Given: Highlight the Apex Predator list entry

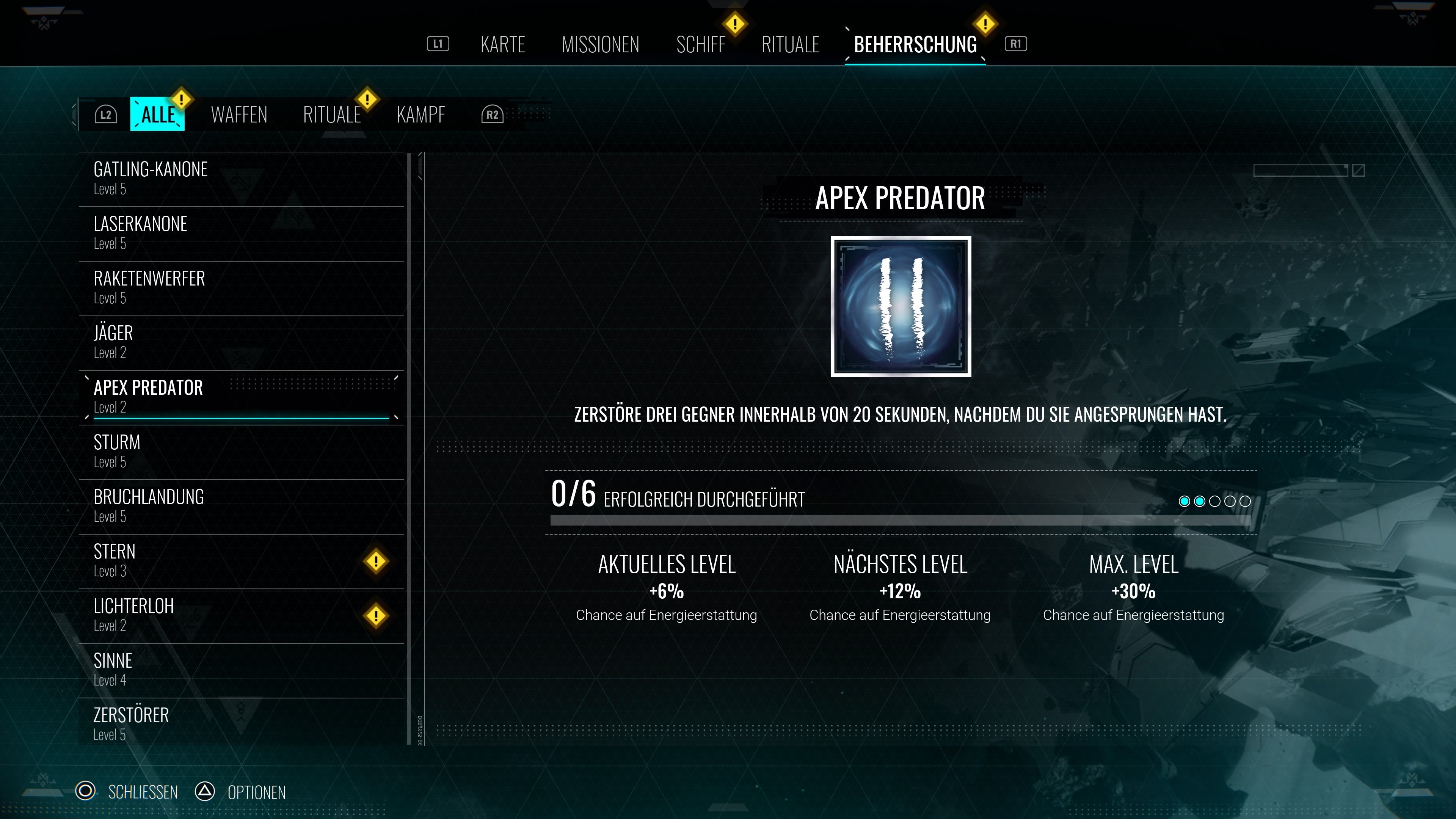Looking at the screenshot, I should [x=242, y=397].
